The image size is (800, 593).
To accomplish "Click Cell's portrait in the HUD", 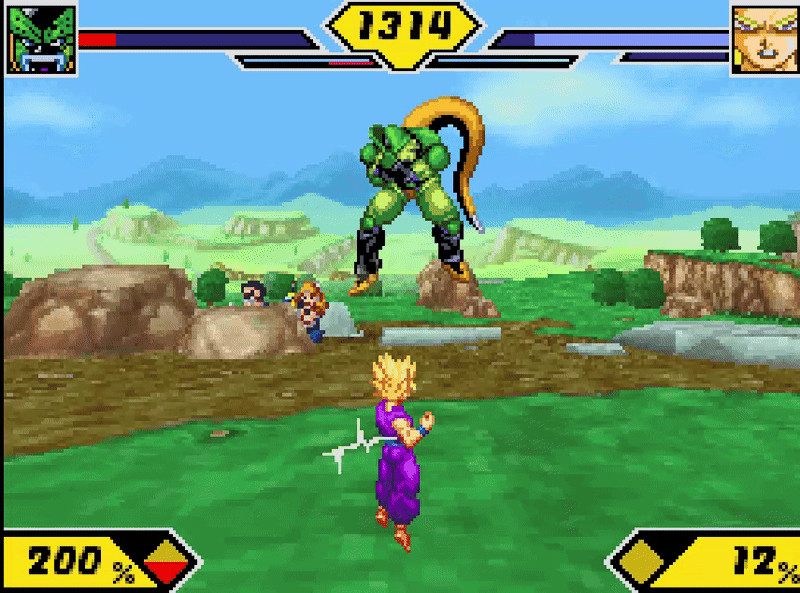I will click(42, 40).
